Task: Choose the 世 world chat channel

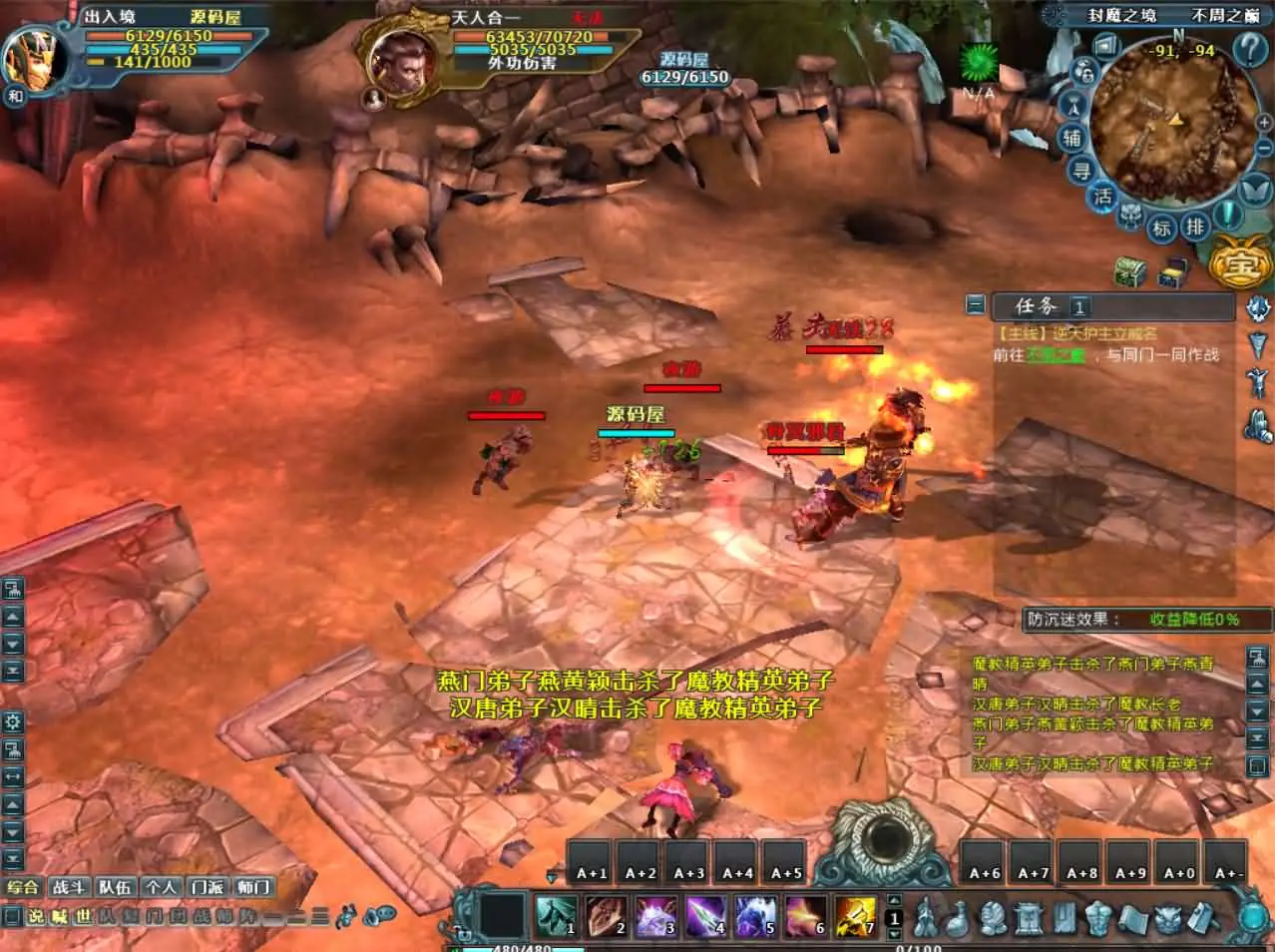Action: [x=83, y=916]
